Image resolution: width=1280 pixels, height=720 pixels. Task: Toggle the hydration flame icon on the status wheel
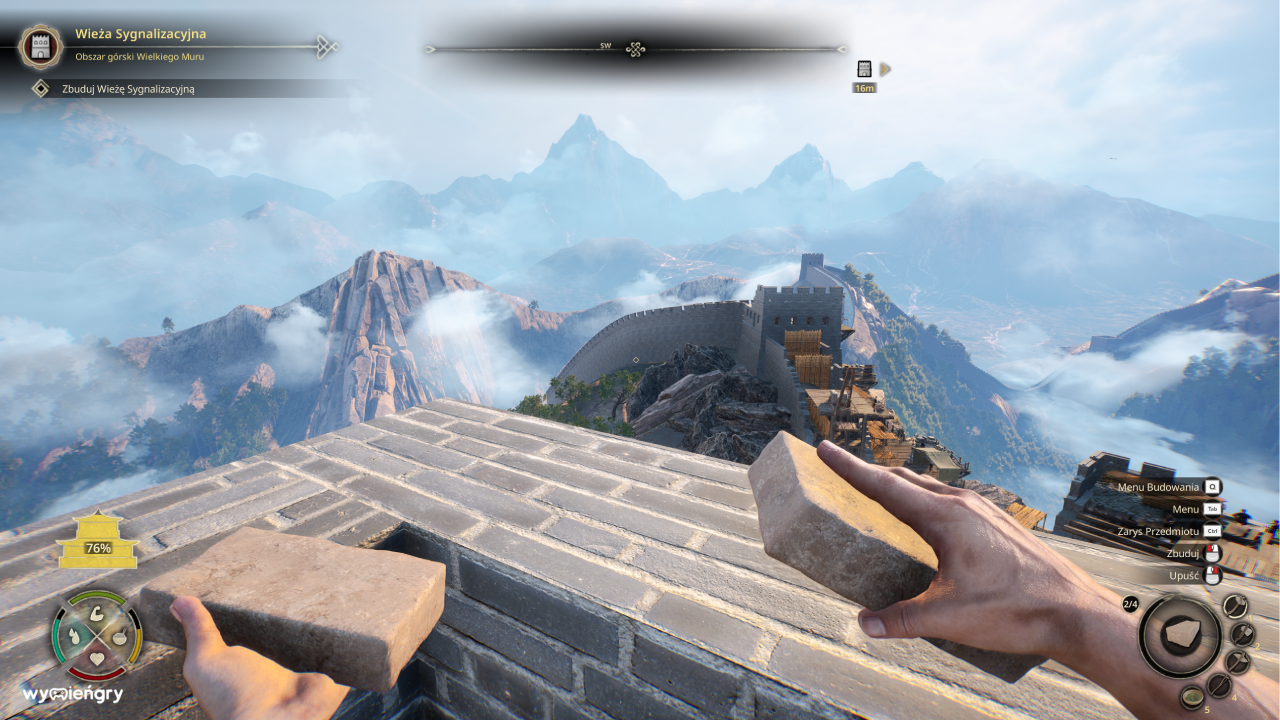click(74, 636)
